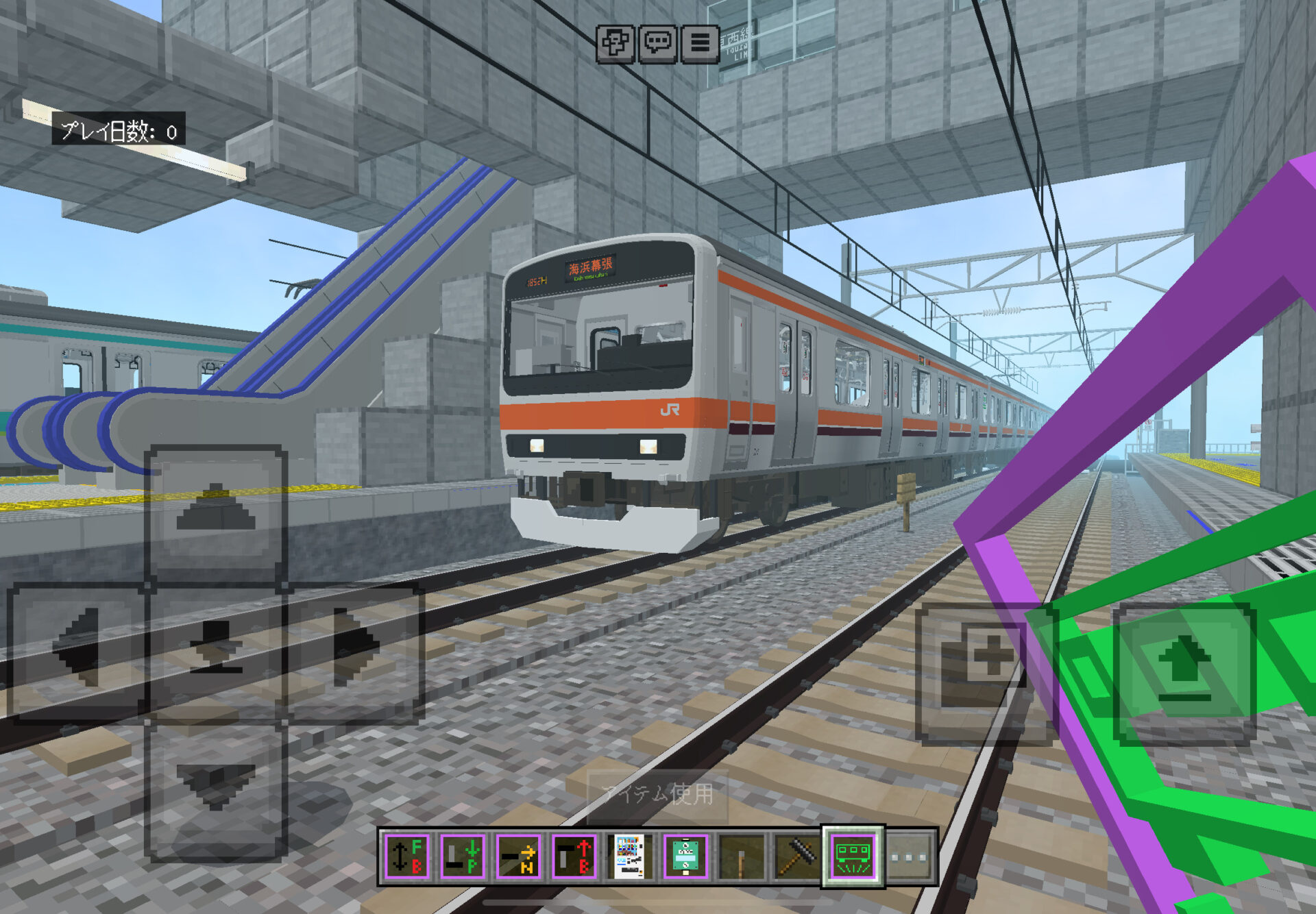Open the chat speech bubble button
Image resolution: width=1316 pixels, height=914 pixels.
pos(658,44)
